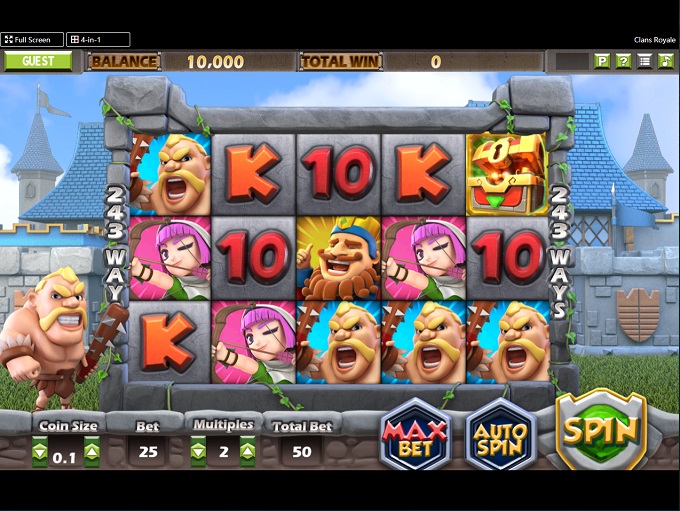
Task: Place the Max Bet
Action: tap(415, 433)
